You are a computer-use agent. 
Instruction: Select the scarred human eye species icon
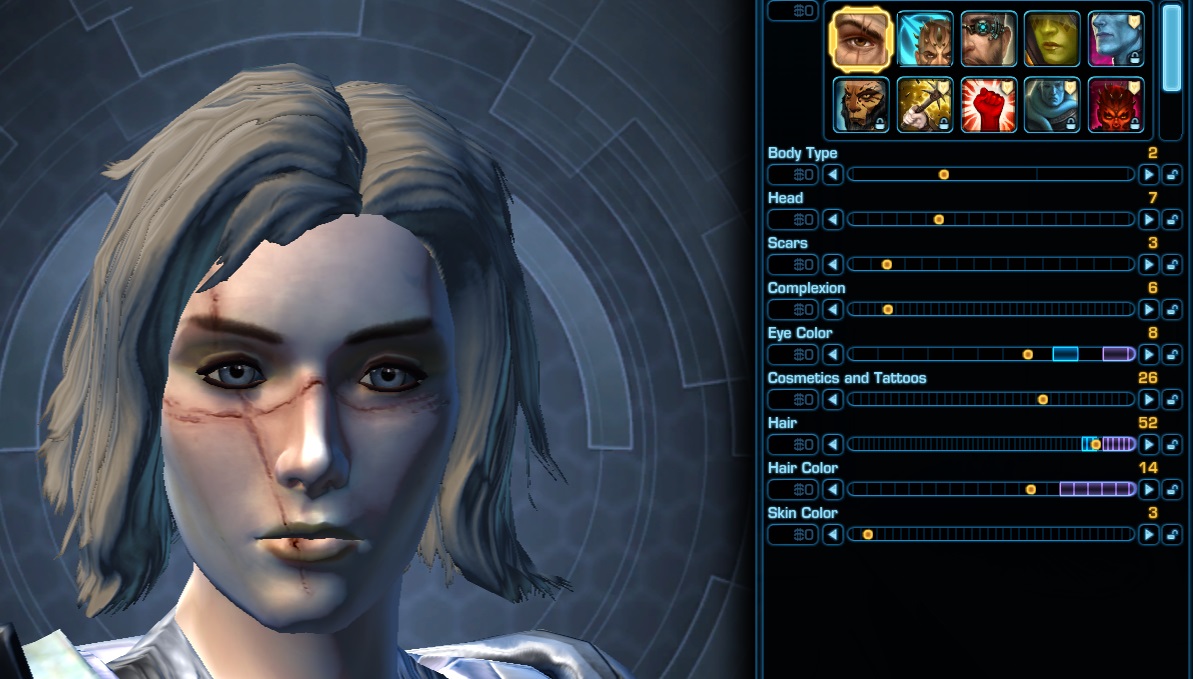click(861, 39)
